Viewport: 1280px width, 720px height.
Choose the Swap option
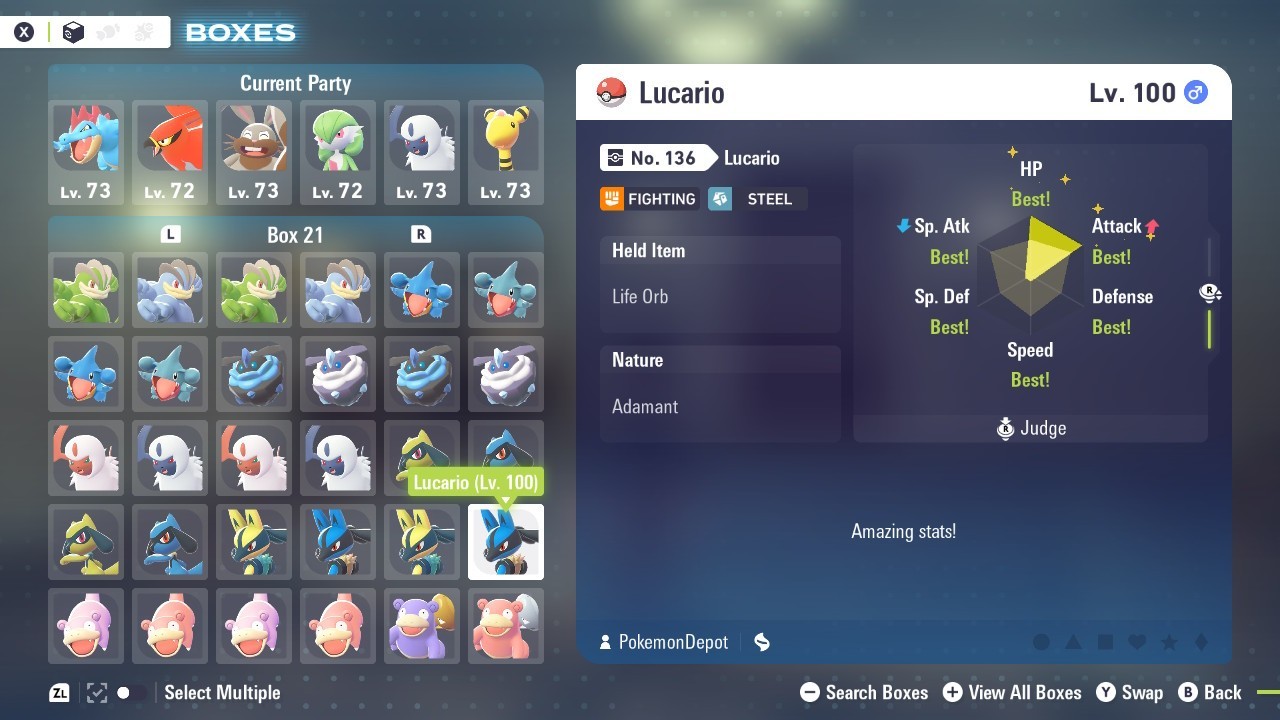tap(1130, 692)
